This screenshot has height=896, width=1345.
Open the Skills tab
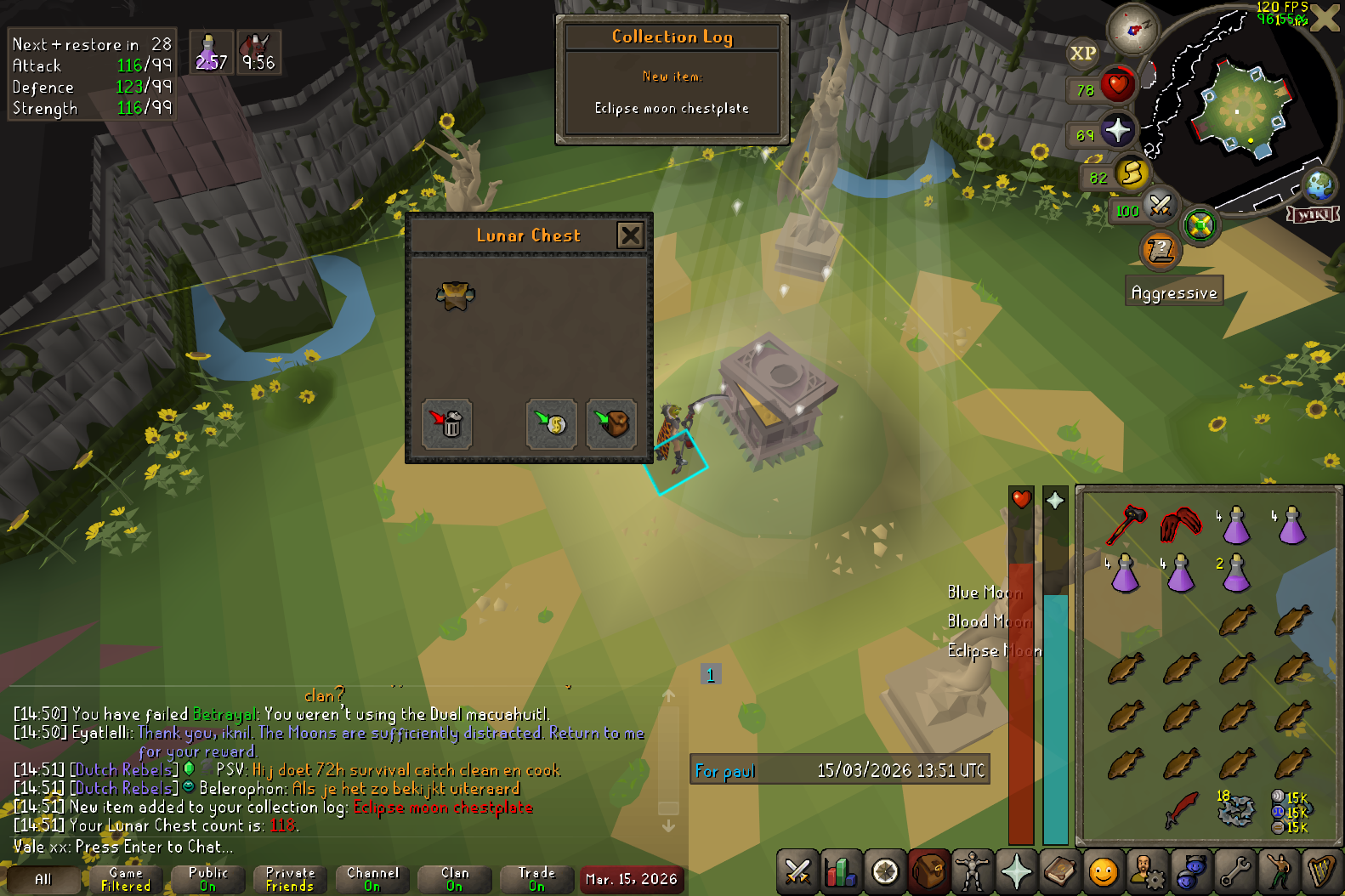(x=841, y=872)
